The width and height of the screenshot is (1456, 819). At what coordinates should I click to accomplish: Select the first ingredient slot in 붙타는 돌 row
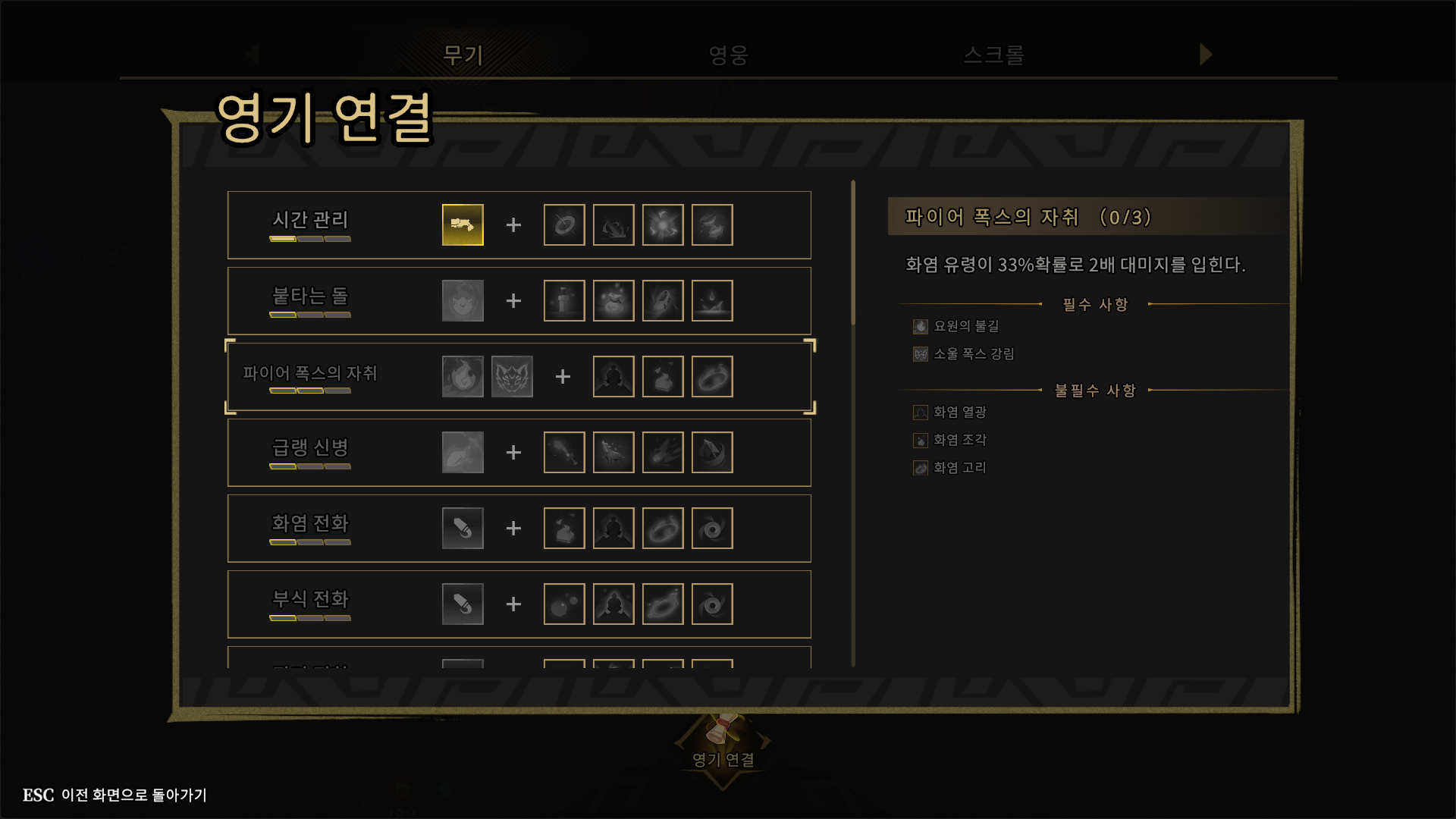564,300
